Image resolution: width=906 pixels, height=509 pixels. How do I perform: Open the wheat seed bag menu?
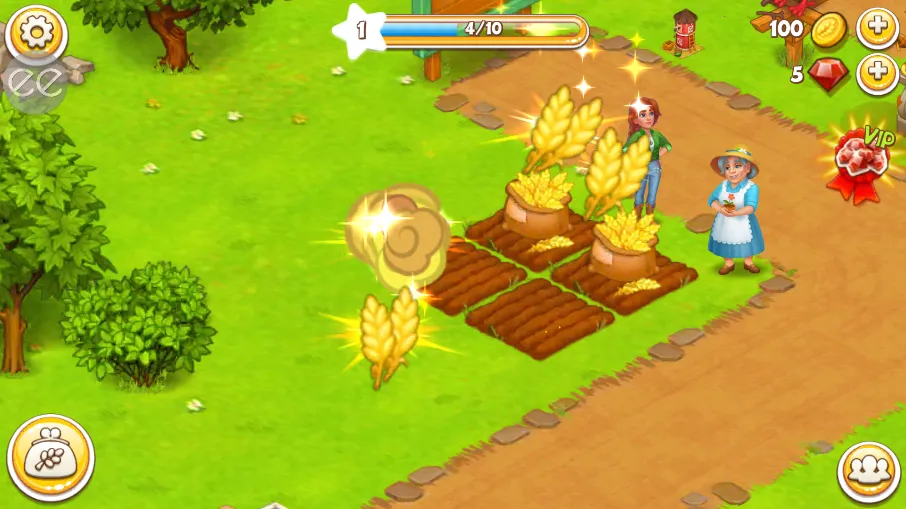click(50, 458)
